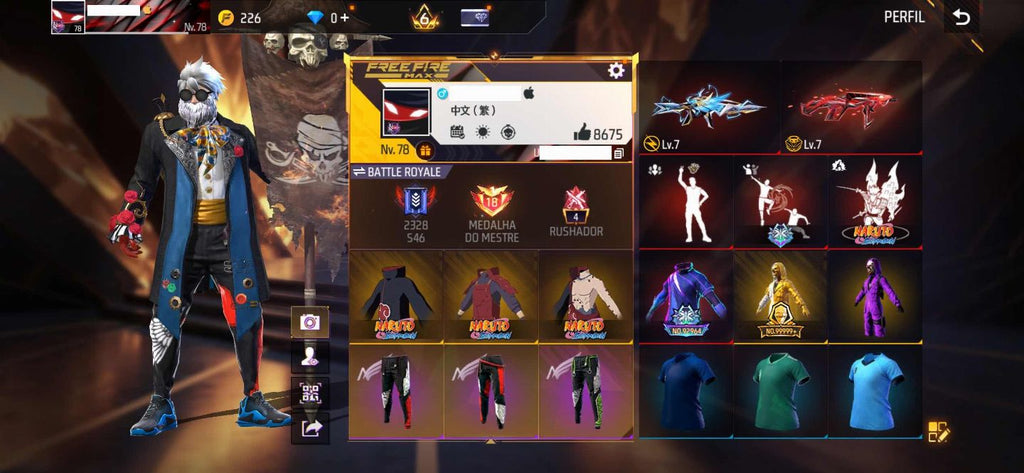Open the camera photo mode button
This screenshot has width=1024, height=473.
pyautogui.click(x=309, y=321)
